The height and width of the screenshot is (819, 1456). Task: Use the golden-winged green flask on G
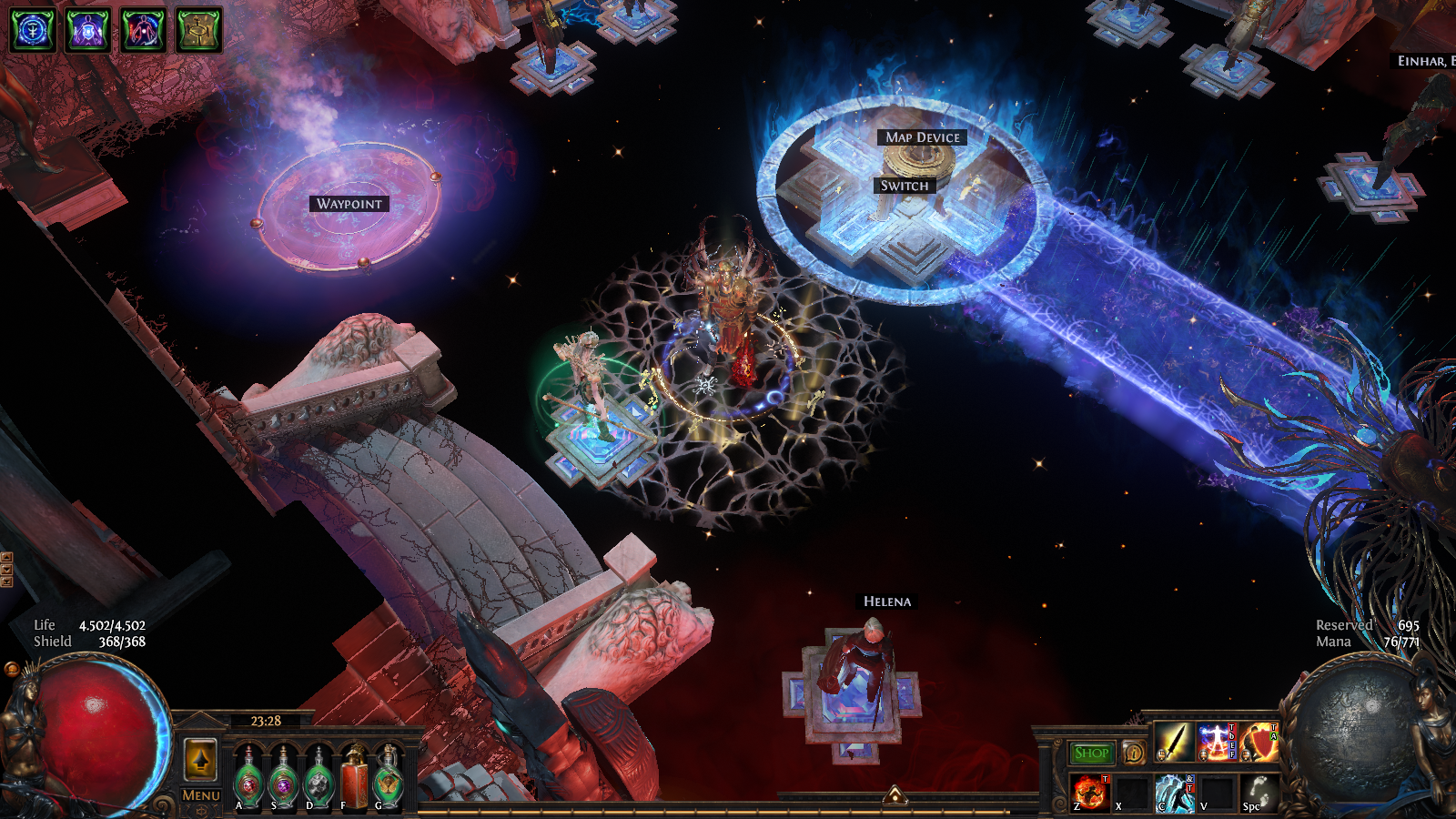tap(389, 780)
